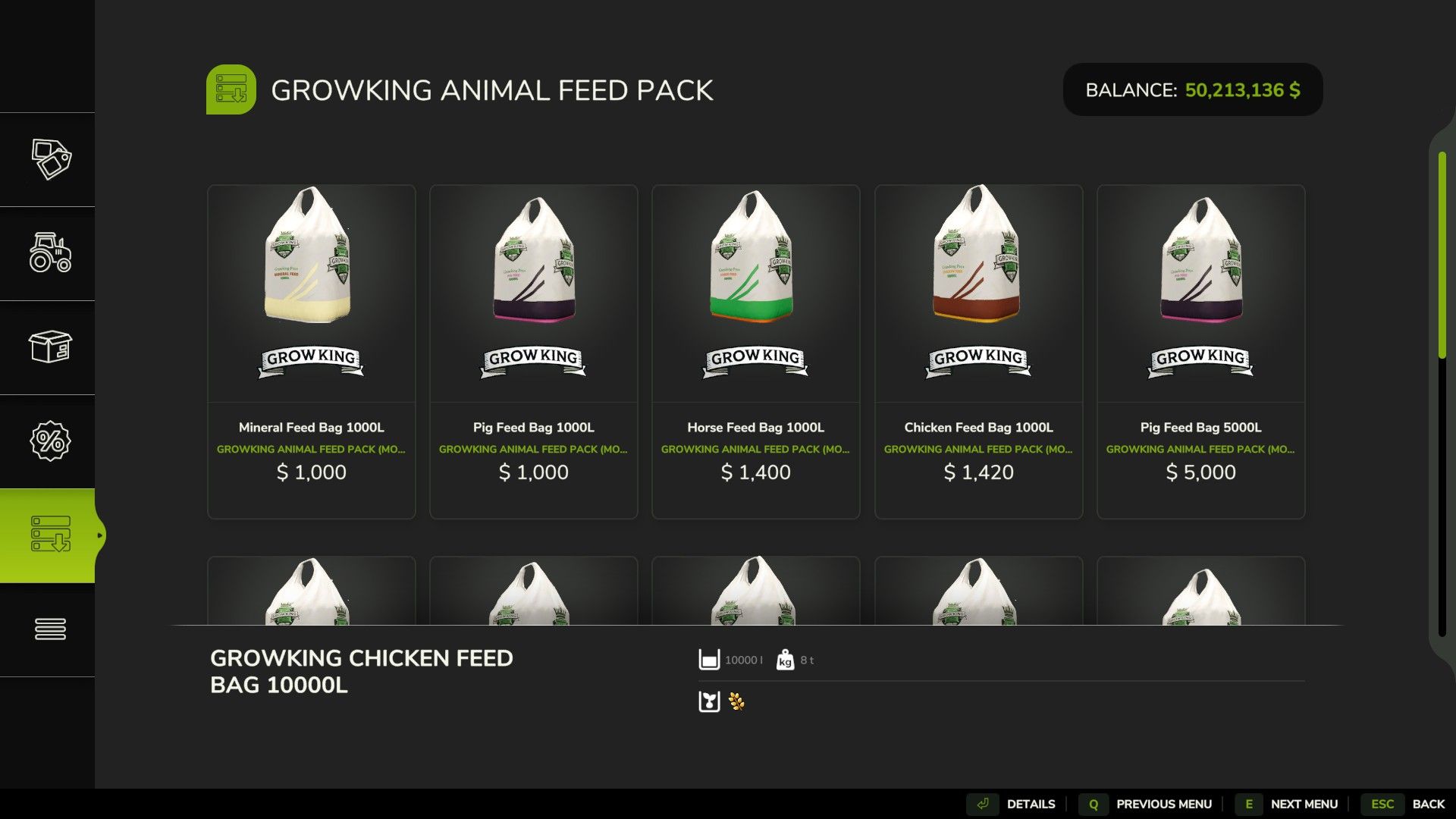The width and height of the screenshot is (1456, 819).
Task: Open the stacked lines list tab
Action: click(50, 629)
